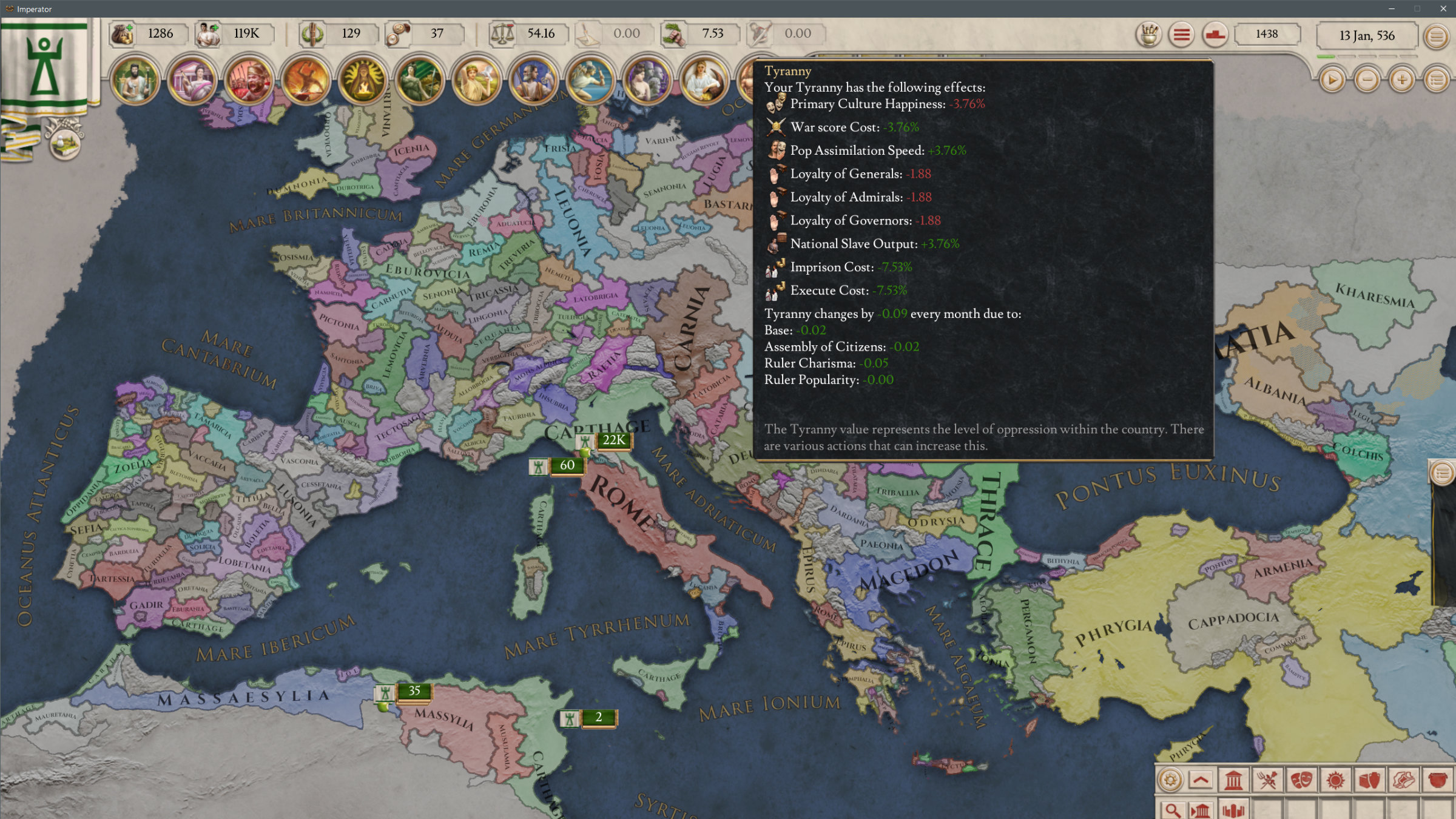
Task: Zoom in using the plus button
Action: pyautogui.click(x=1402, y=80)
